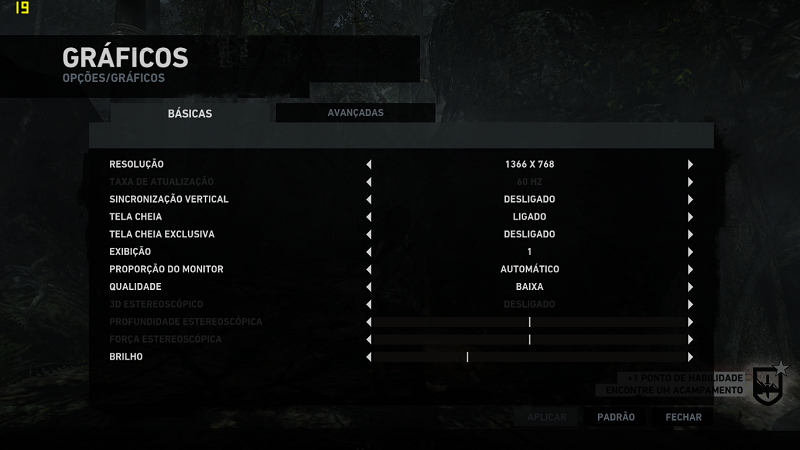Change Proporção do Monitor with right arrow
The height and width of the screenshot is (450, 800).
pyautogui.click(x=690, y=269)
